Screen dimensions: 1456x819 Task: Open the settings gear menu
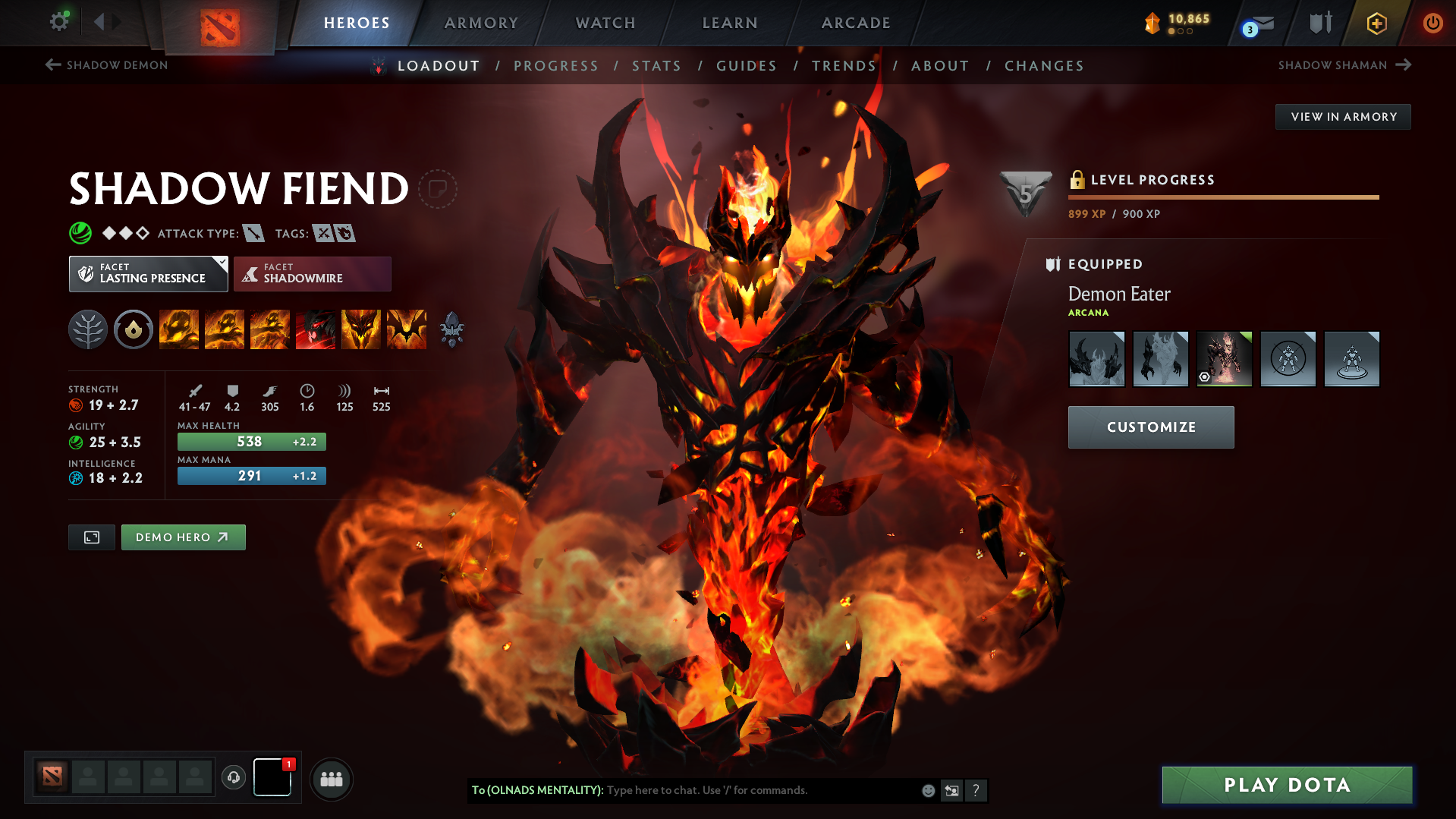click(x=59, y=21)
